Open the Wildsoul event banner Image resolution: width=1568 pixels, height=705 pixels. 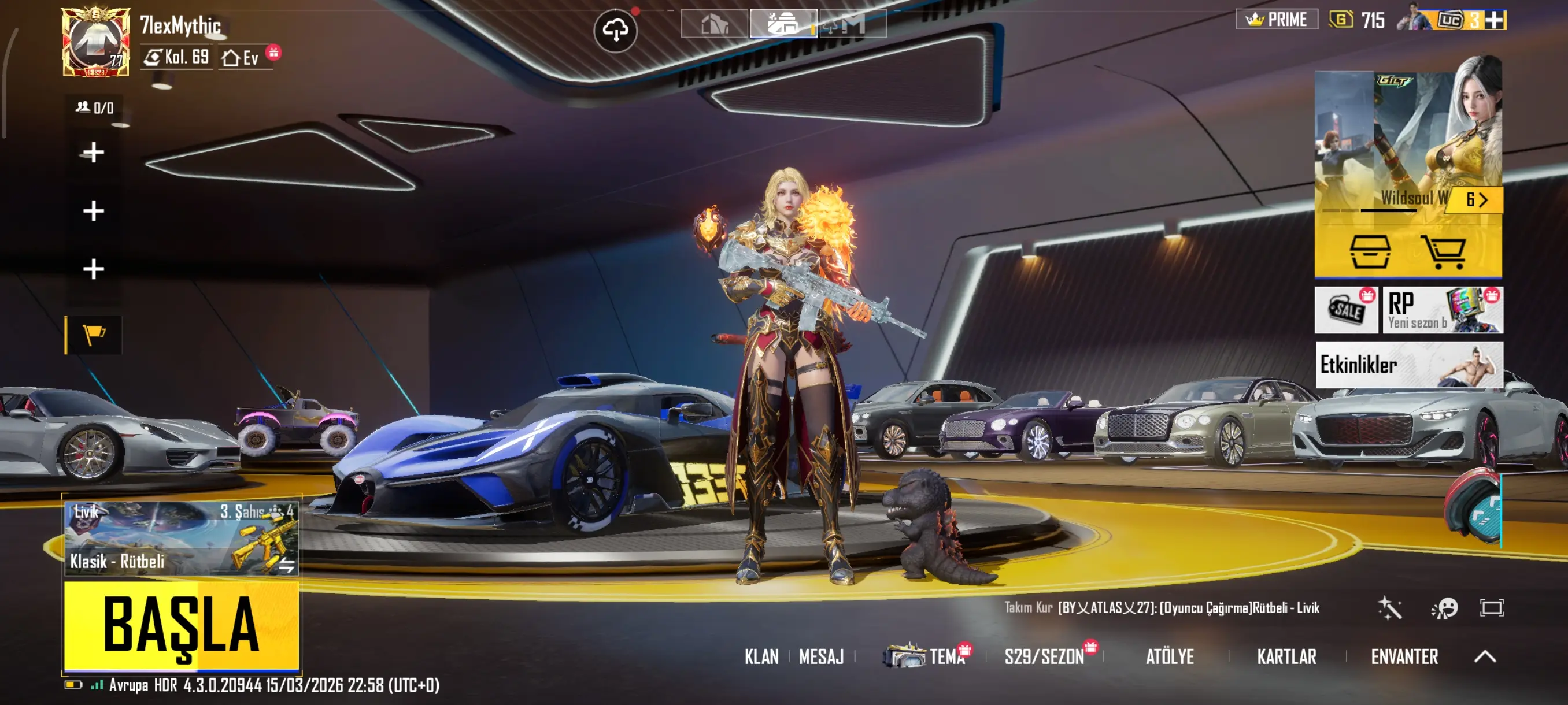tap(1407, 140)
